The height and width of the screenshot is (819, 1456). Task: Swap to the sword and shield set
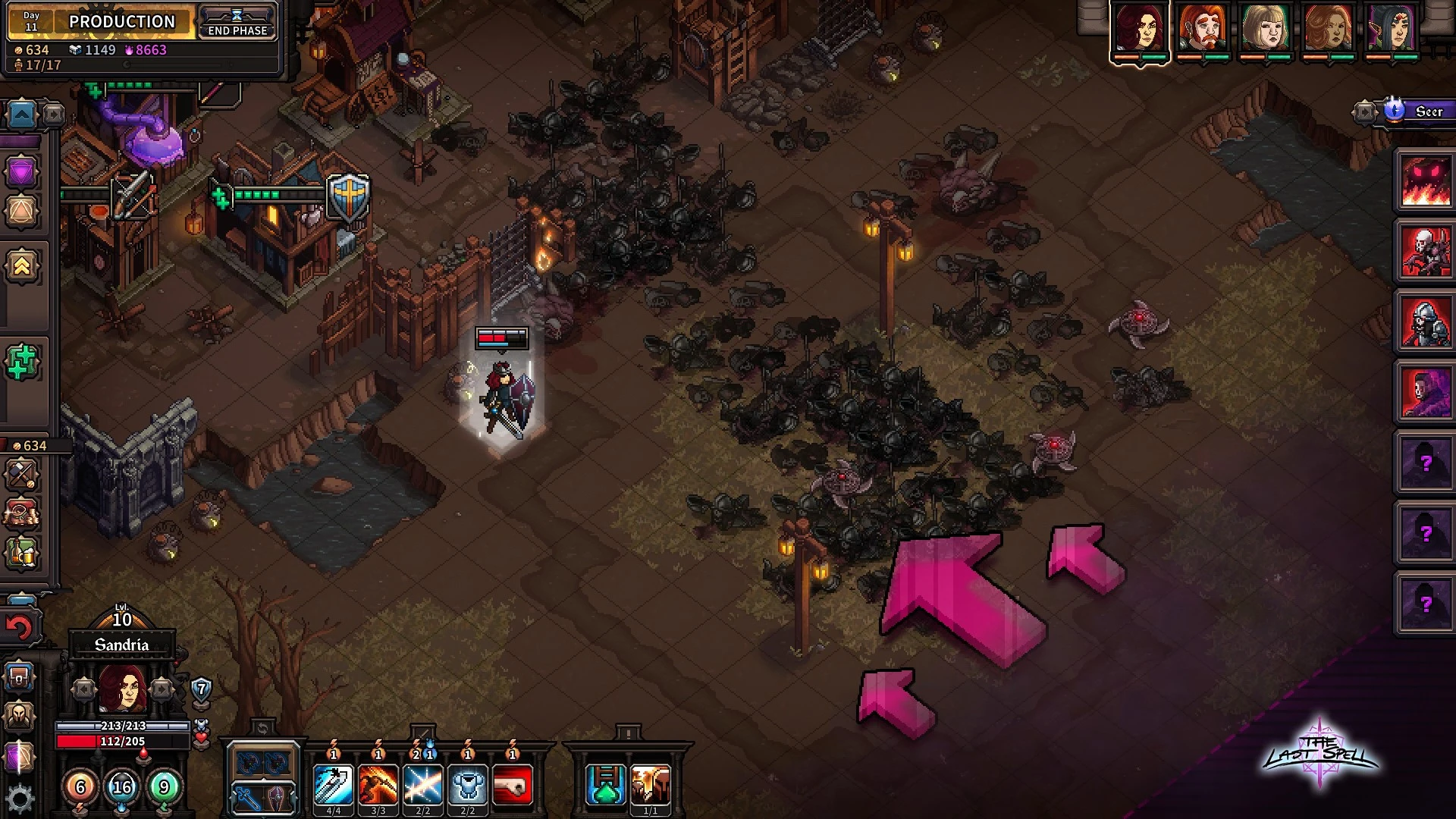(262, 798)
